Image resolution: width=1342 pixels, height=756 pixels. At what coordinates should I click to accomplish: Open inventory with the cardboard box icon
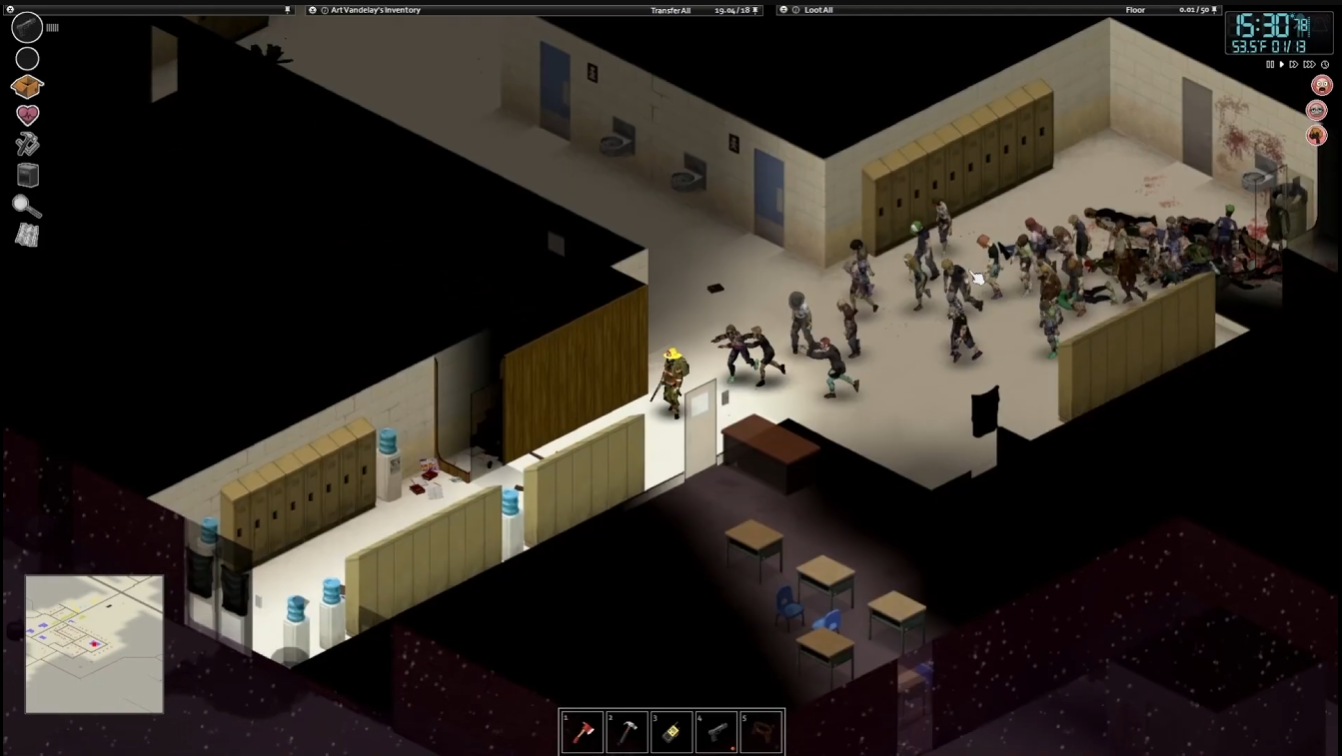[27, 87]
